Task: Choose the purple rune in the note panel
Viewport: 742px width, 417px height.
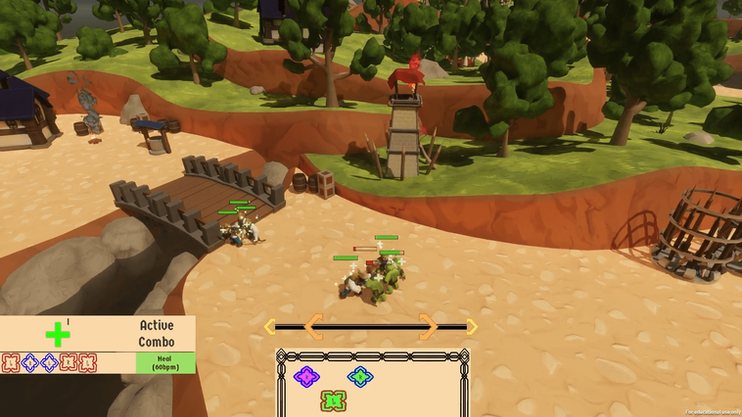Action: point(305,377)
